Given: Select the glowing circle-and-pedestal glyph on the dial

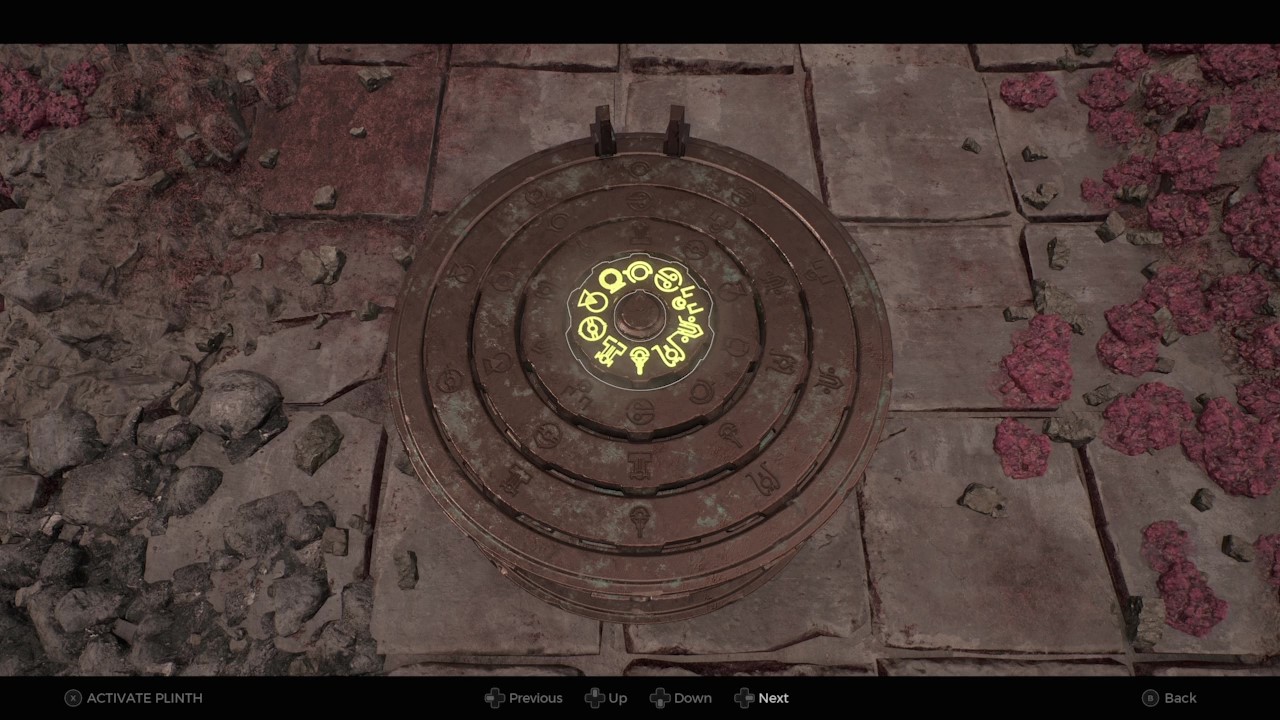Looking at the screenshot, I should point(612,281).
